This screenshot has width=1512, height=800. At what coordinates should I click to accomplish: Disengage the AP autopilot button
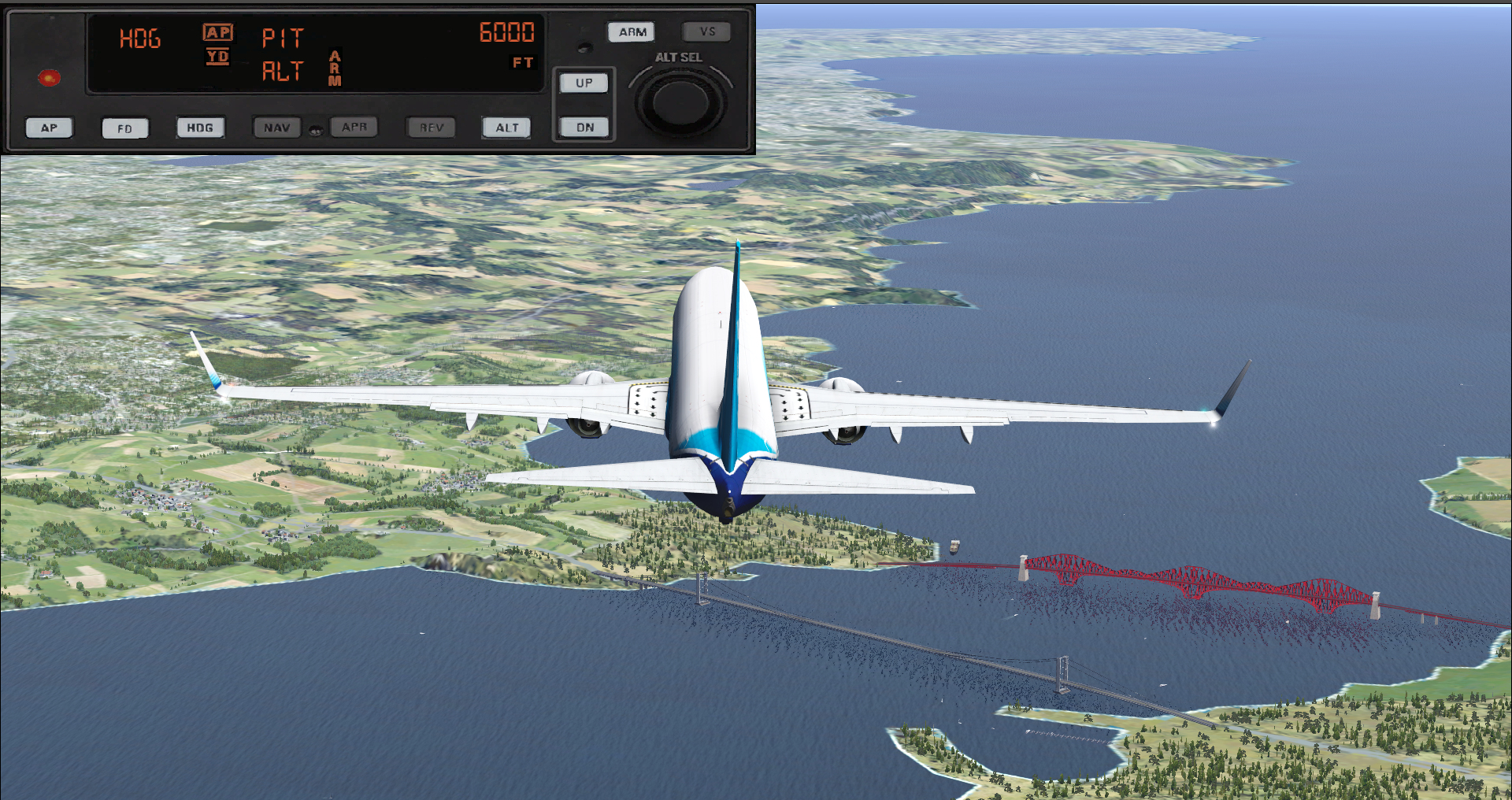[x=49, y=127]
